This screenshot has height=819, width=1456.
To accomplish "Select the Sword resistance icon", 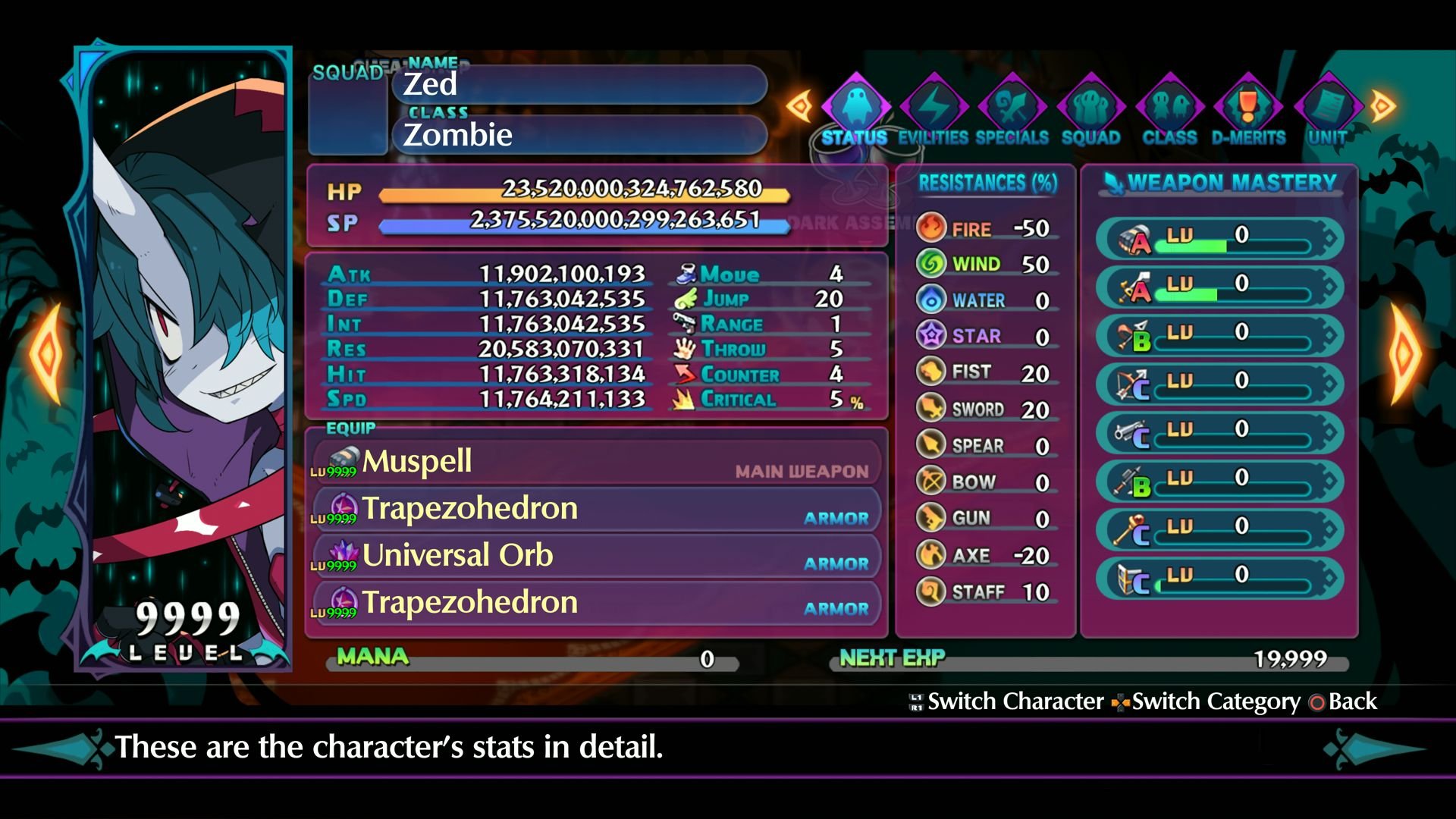I will point(933,409).
